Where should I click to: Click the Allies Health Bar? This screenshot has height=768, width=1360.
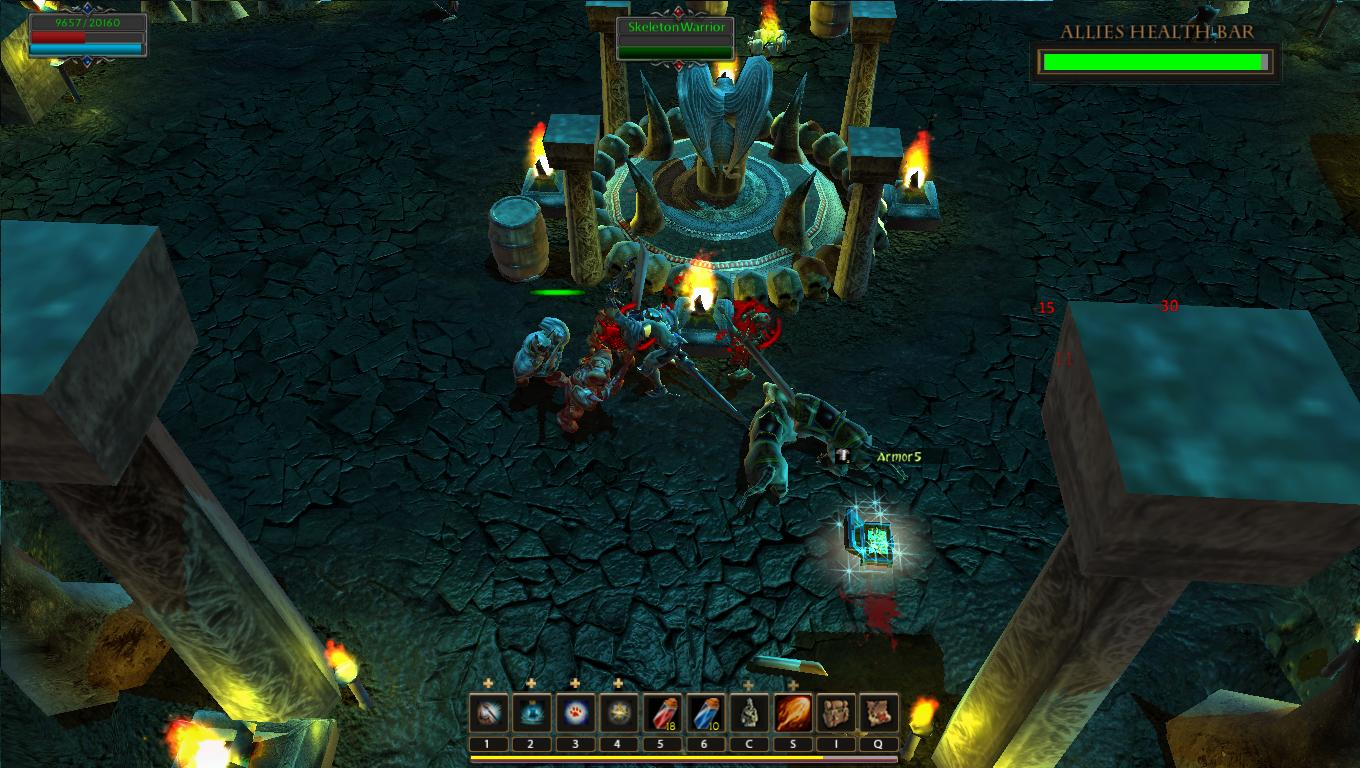click(x=1155, y=61)
